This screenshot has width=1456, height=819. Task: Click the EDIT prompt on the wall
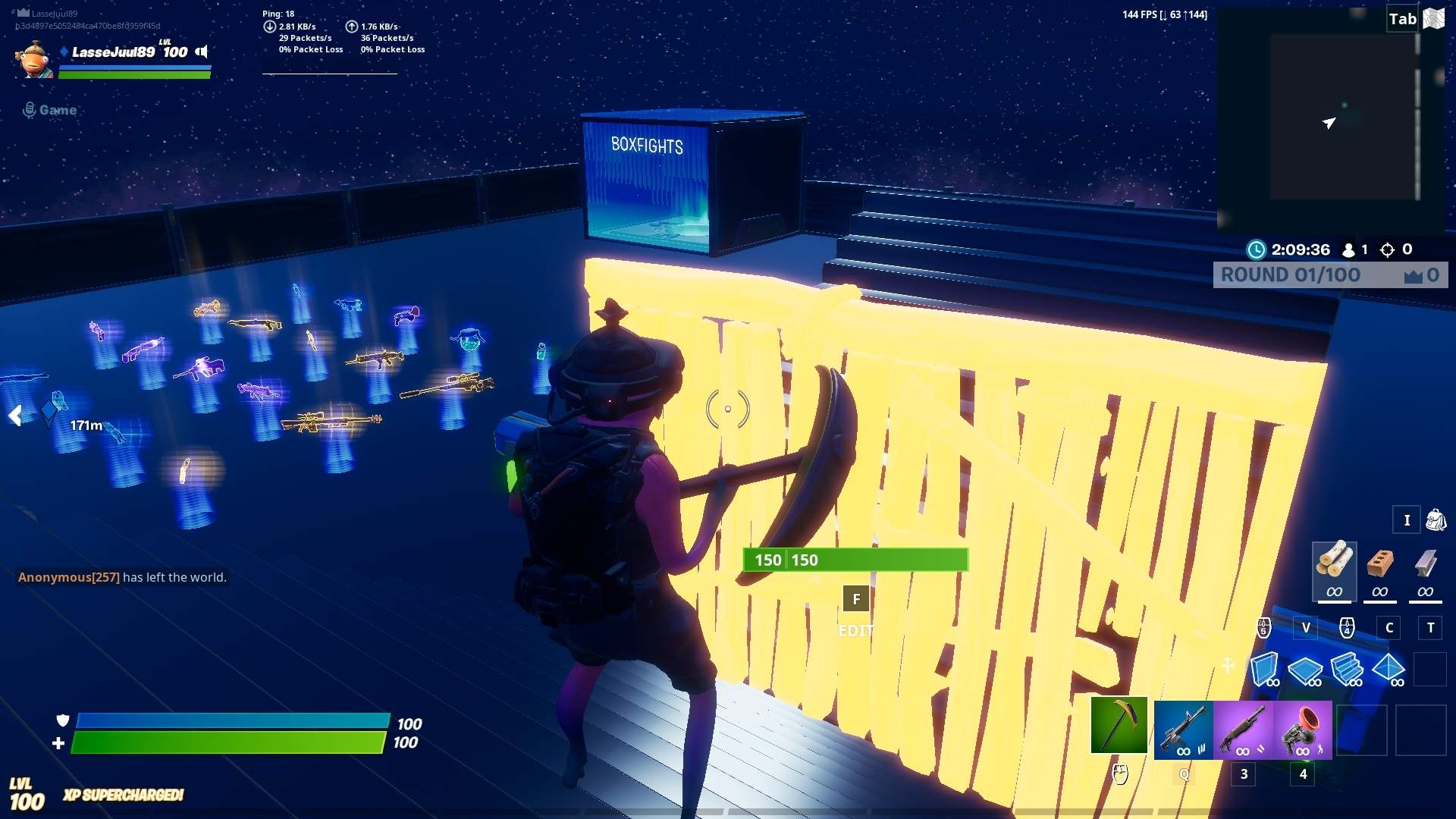point(855,629)
